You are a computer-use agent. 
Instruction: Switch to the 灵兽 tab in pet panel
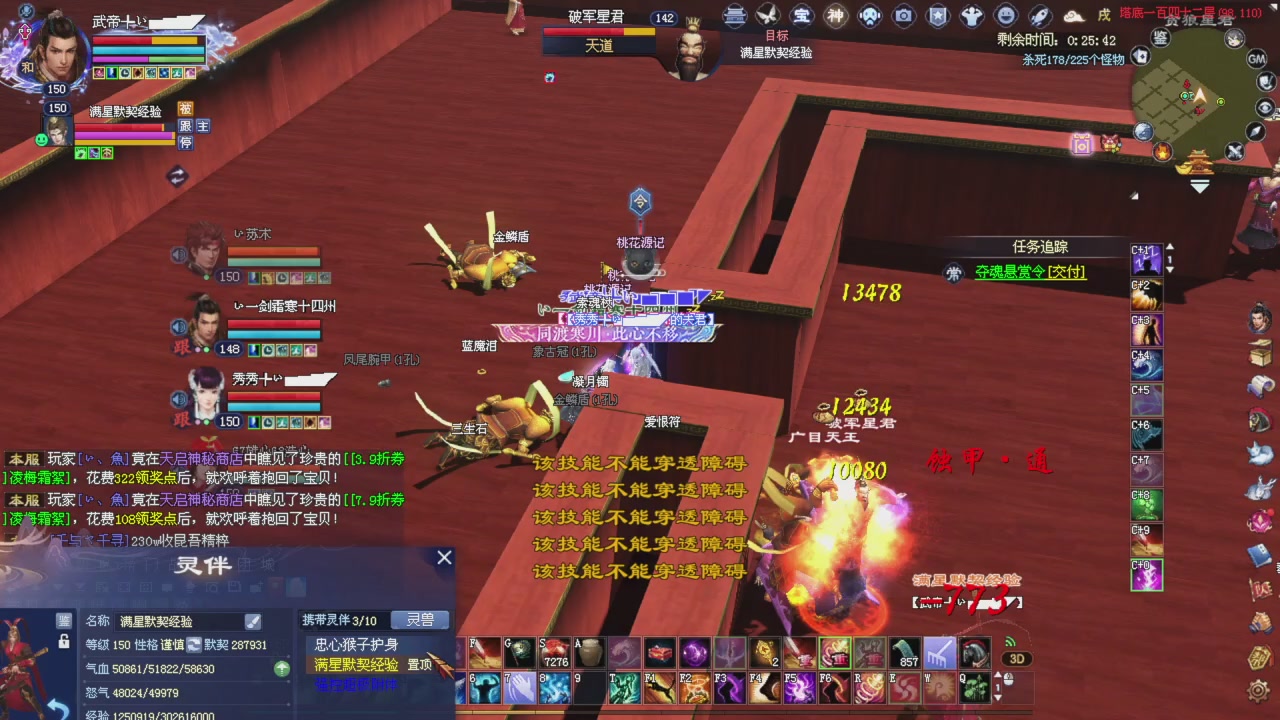point(419,621)
